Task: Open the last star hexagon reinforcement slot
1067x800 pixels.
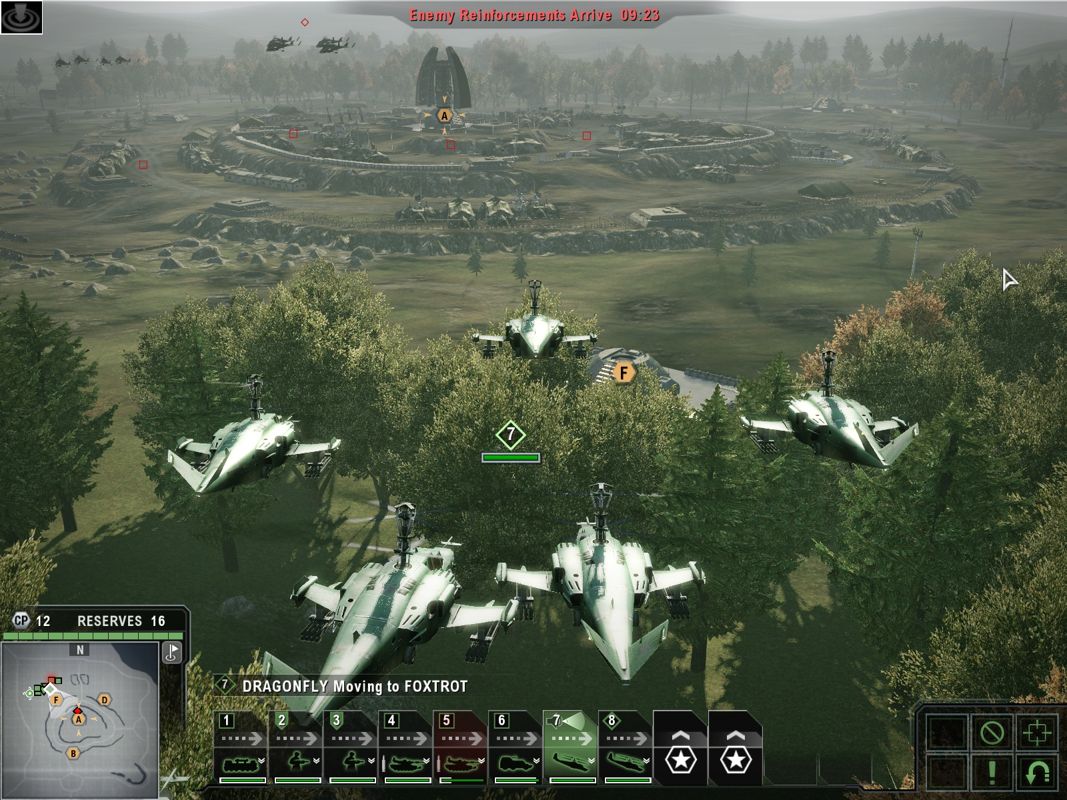Action: click(x=736, y=750)
